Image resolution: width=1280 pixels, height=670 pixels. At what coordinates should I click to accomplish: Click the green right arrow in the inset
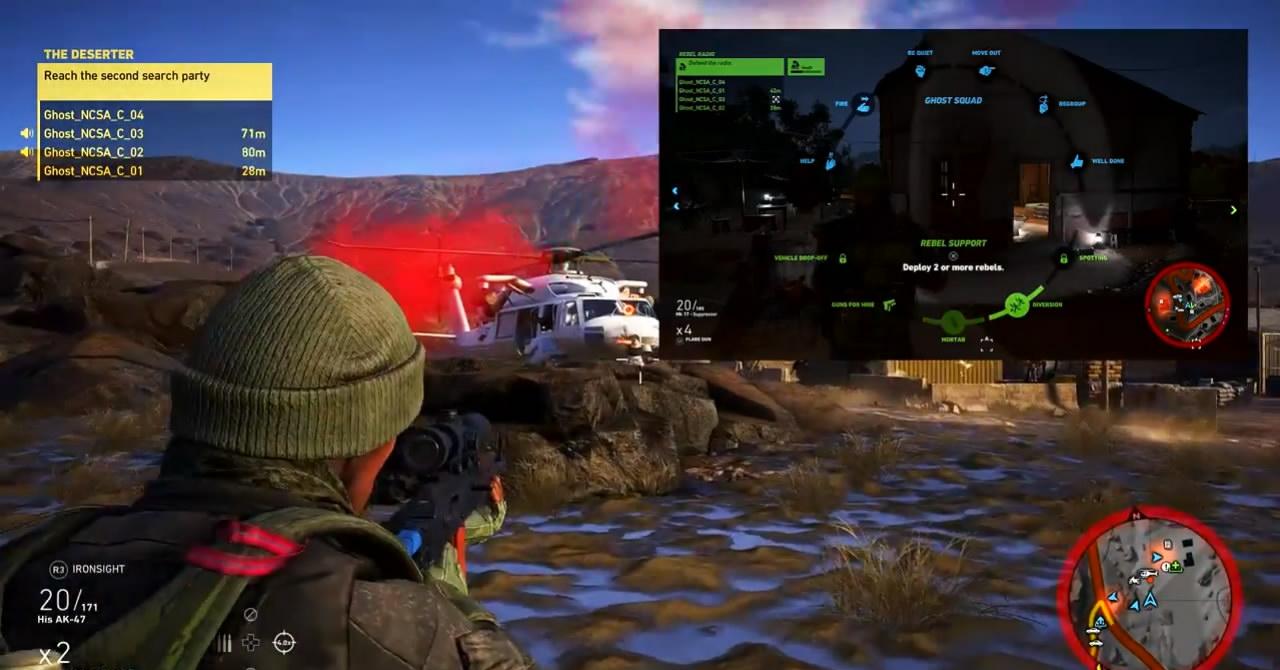(x=1233, y=210)
